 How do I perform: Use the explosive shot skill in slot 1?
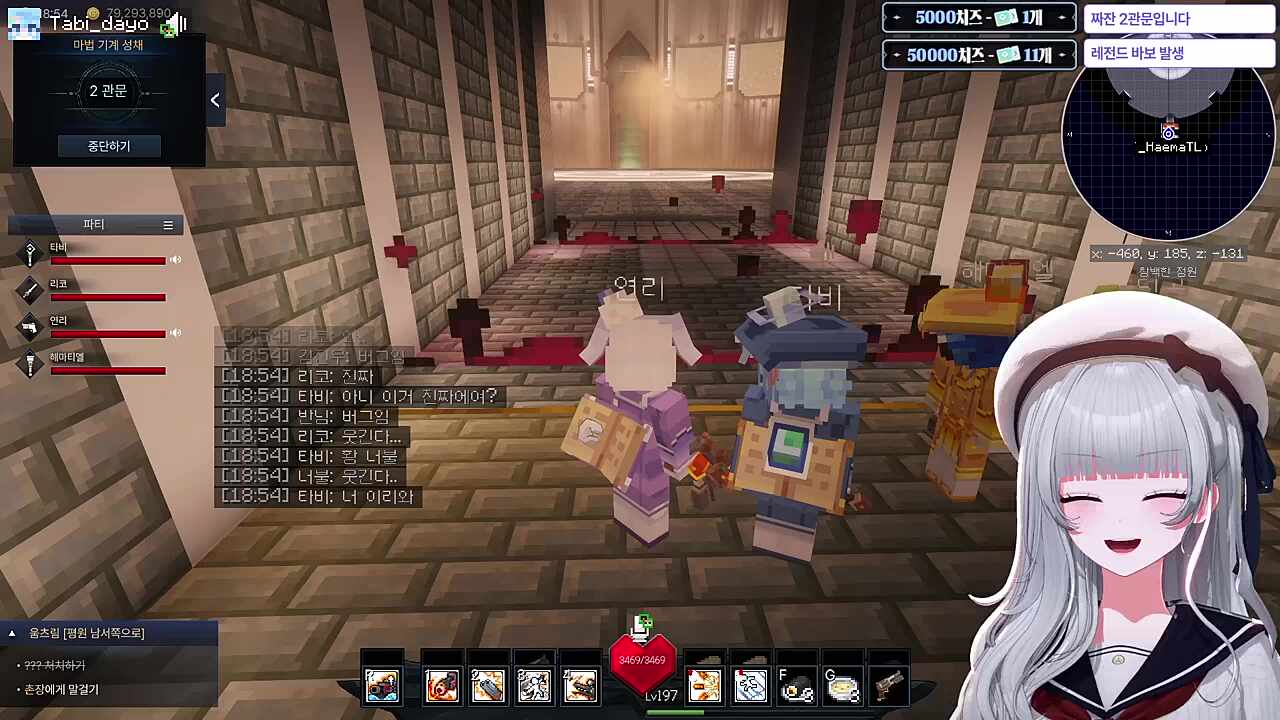click(441, 683)
